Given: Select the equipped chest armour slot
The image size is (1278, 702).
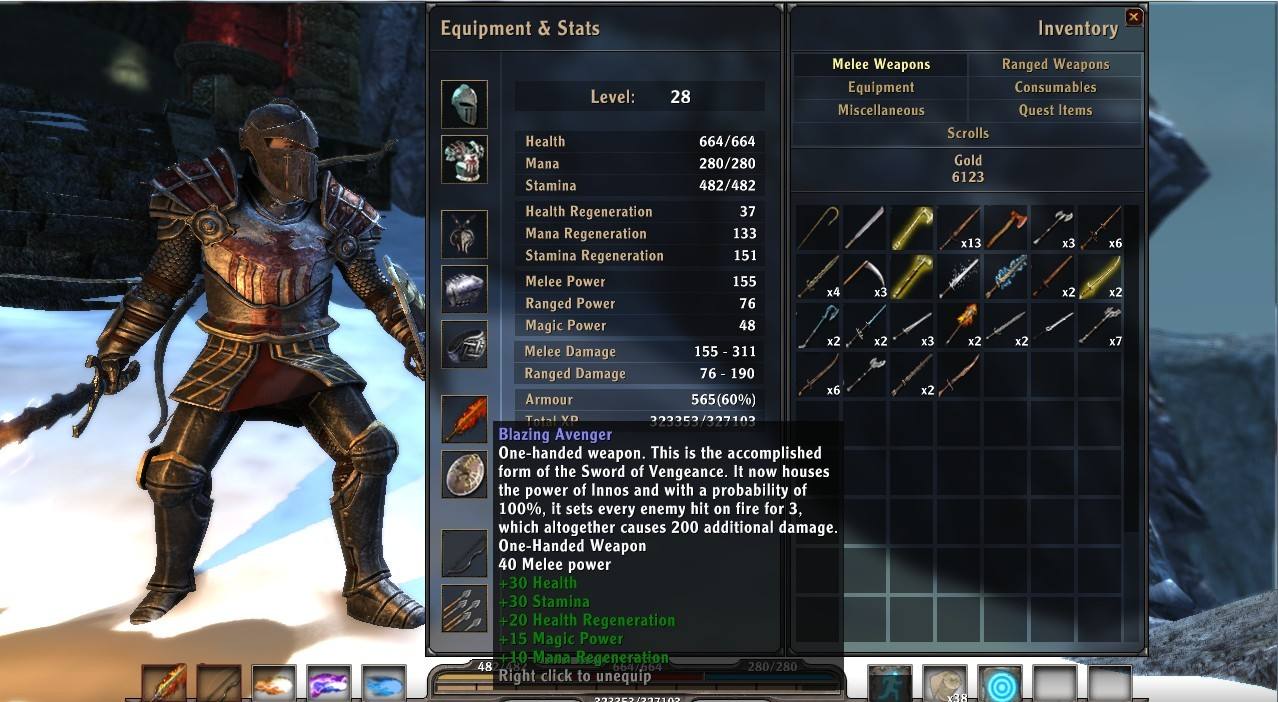Looking at the screenshot, I should [464, 159].
